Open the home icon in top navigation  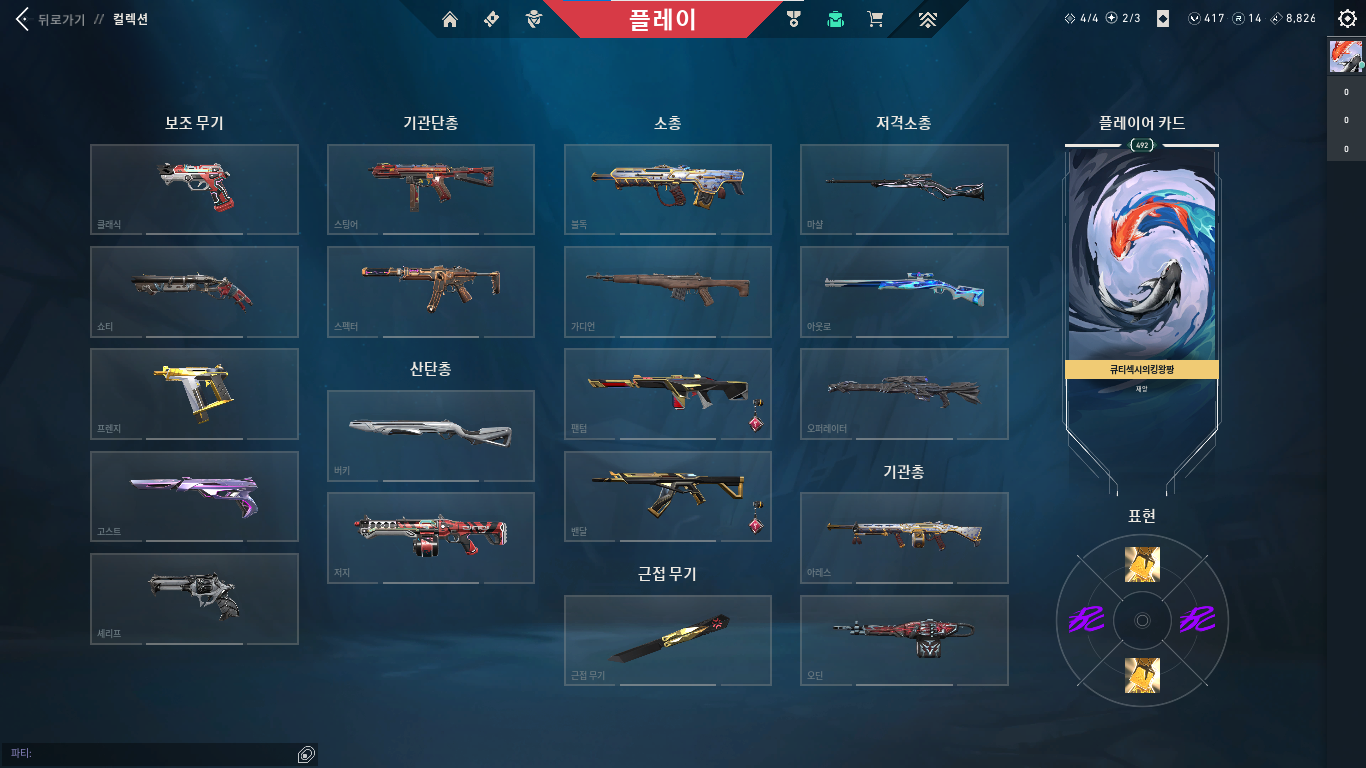pyautogui.click(x=450, y=19)
